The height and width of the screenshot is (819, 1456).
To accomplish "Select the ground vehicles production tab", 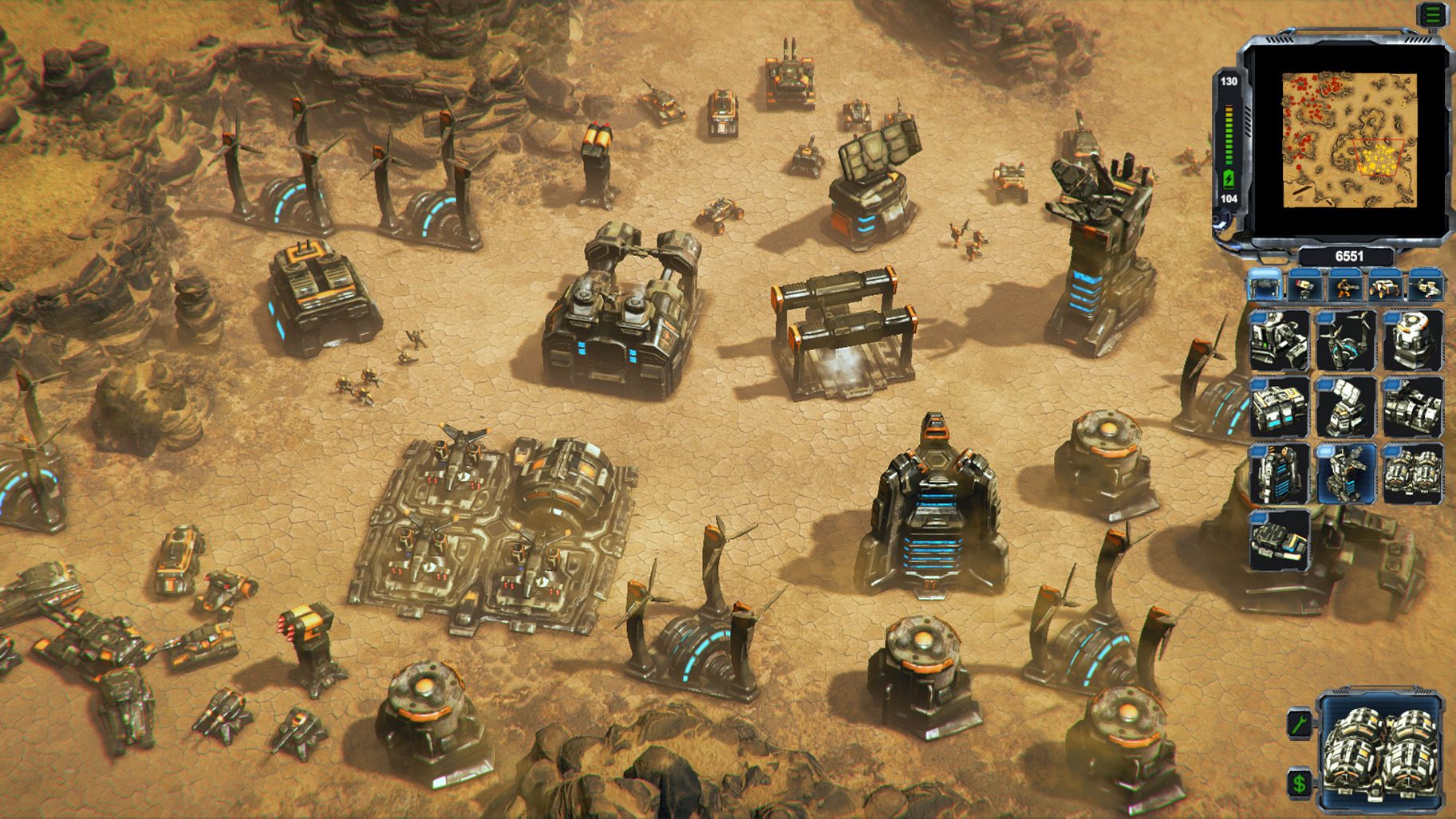I will pos(1386,285).
